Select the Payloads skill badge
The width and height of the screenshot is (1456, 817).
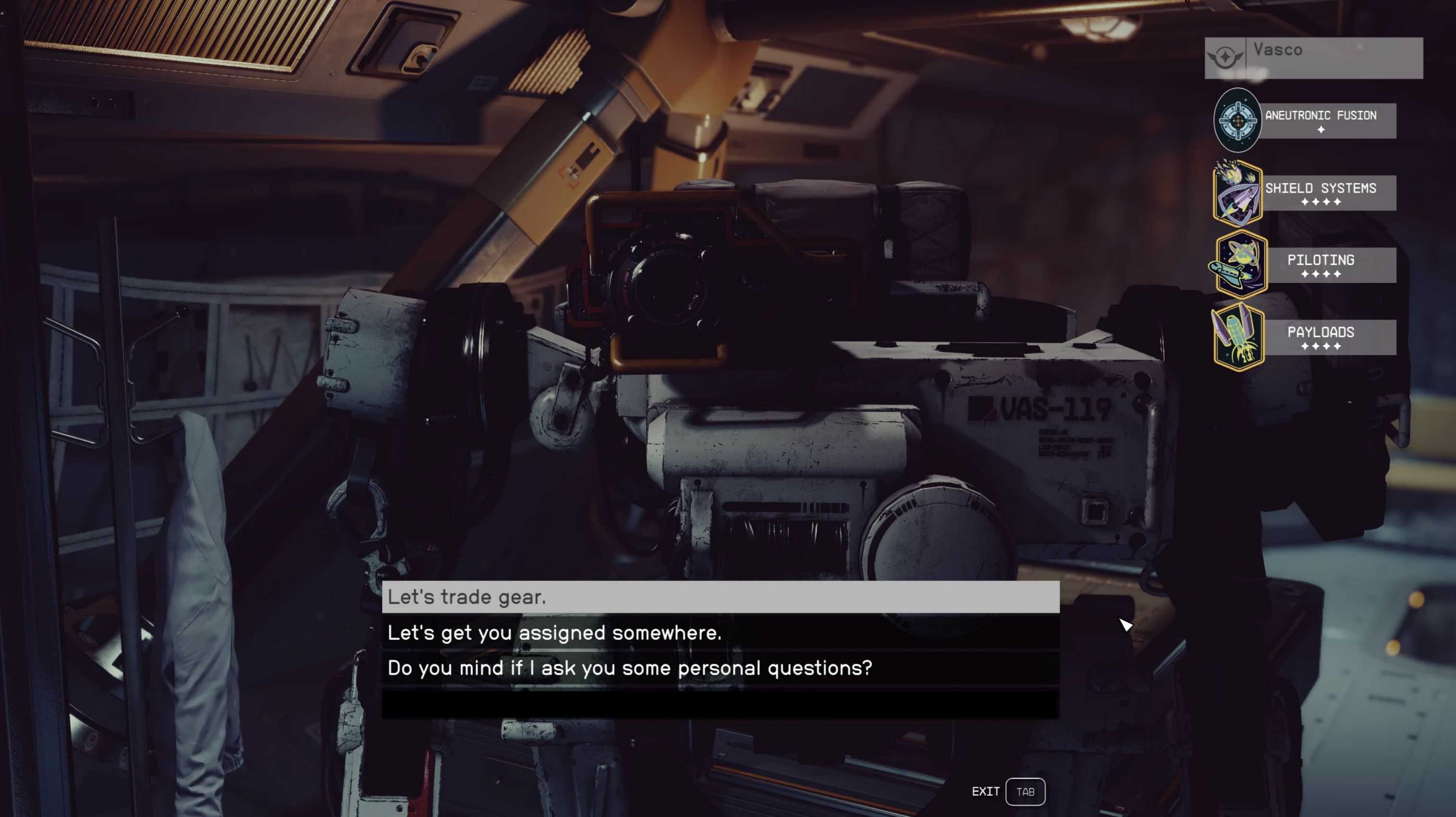coord(1238,337)
